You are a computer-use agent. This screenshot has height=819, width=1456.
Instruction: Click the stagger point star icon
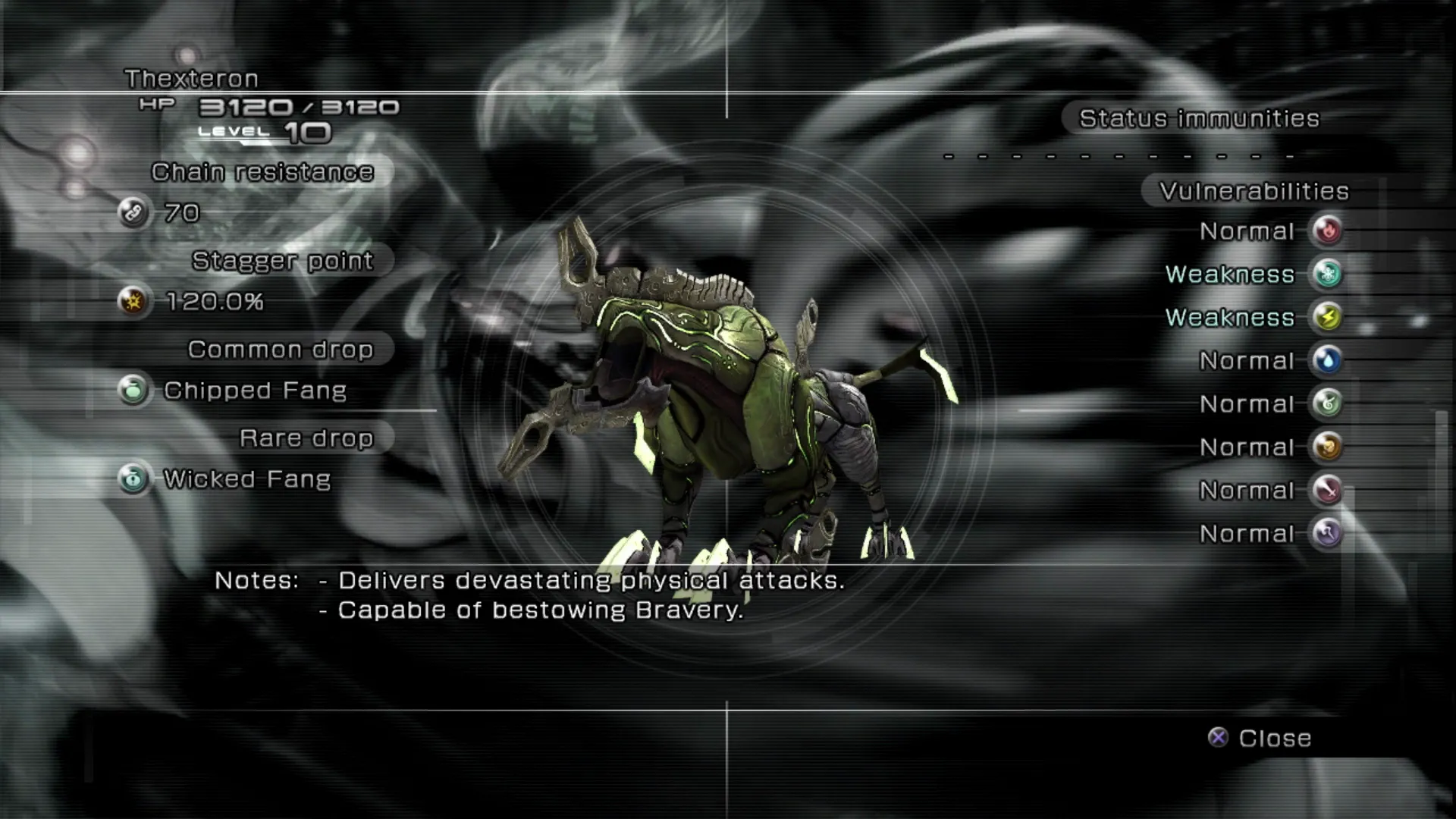pyautogui.click(x=133, y=302)
